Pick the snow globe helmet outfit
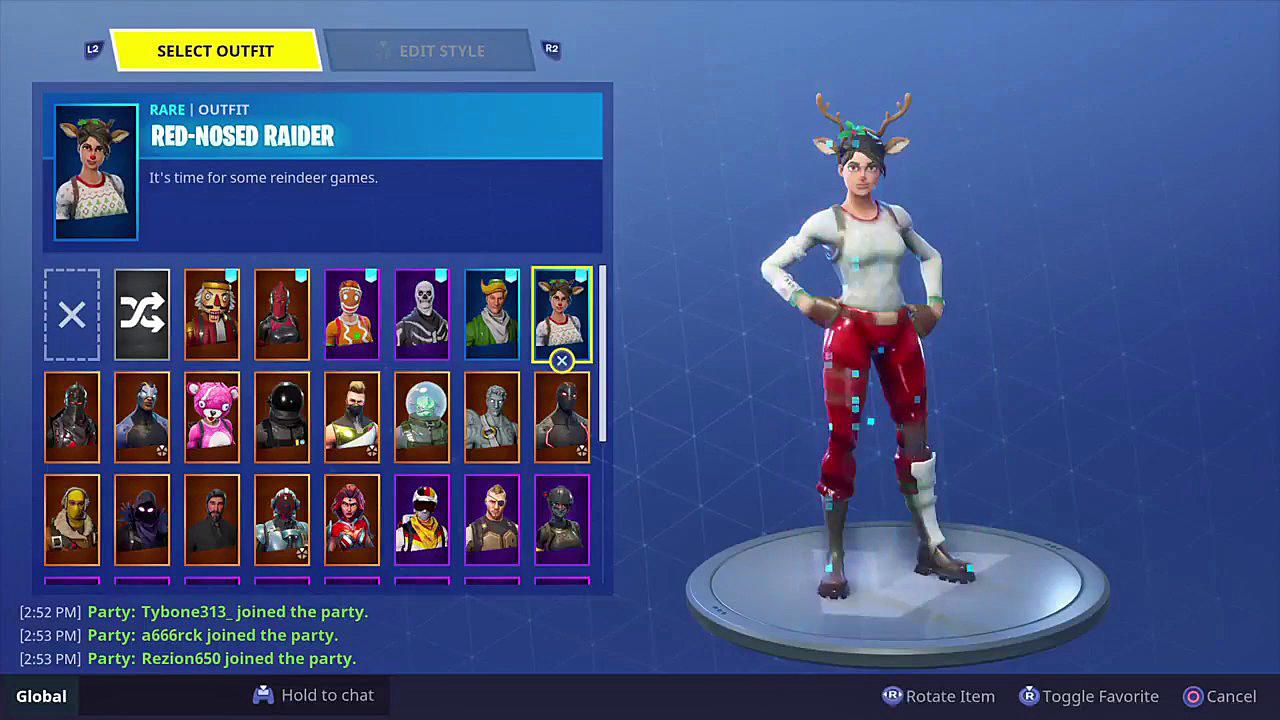Screen dimensions: 1280x720 [422, 417]
